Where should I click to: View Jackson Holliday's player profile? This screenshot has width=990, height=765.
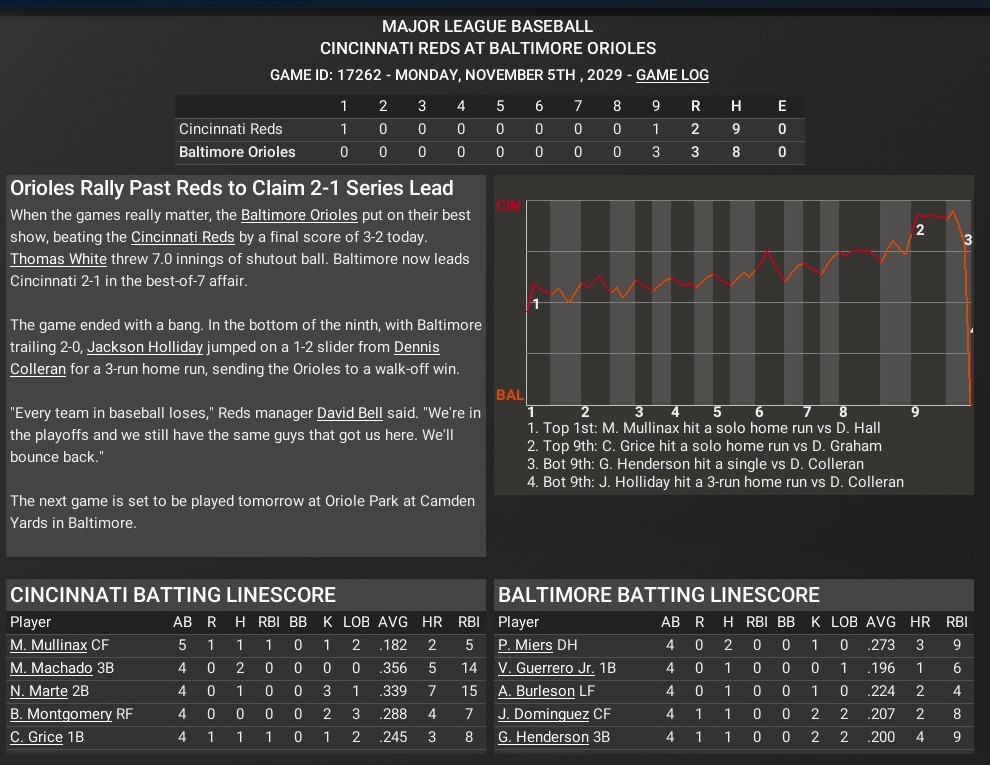click(x=145, y=347)
